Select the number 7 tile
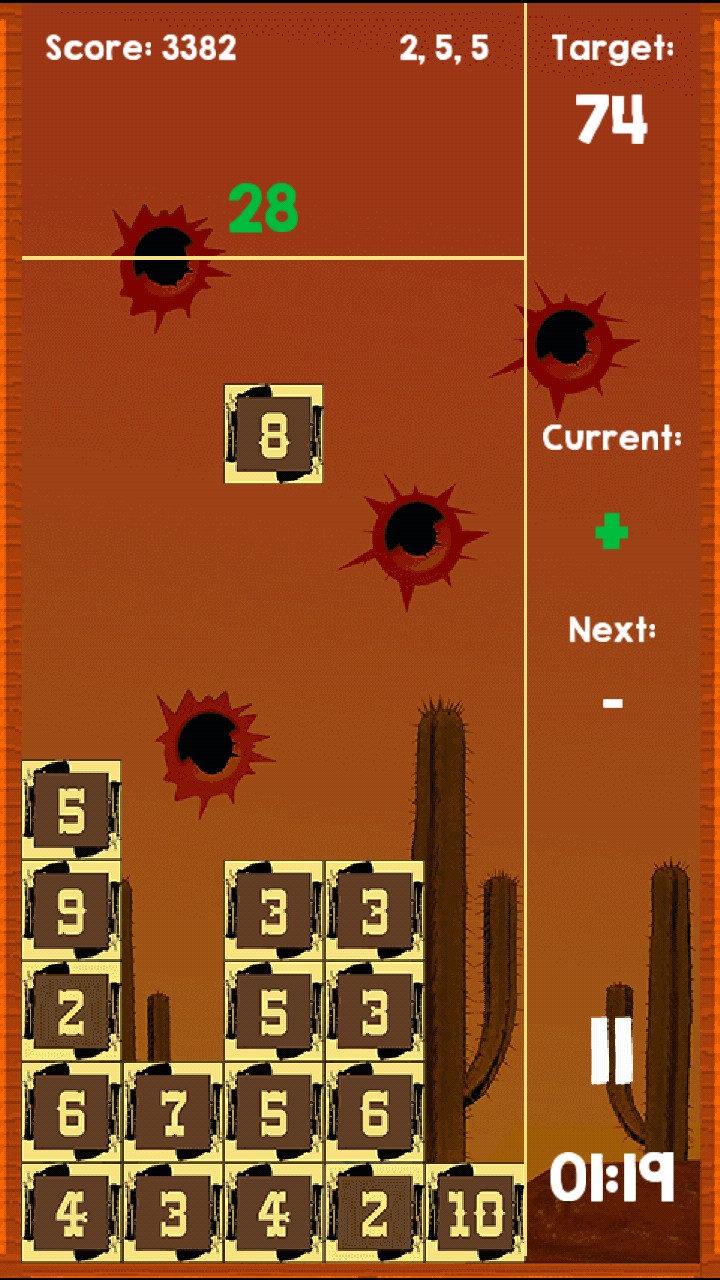Screen dimensions: 720x1280 [173, 1112]
